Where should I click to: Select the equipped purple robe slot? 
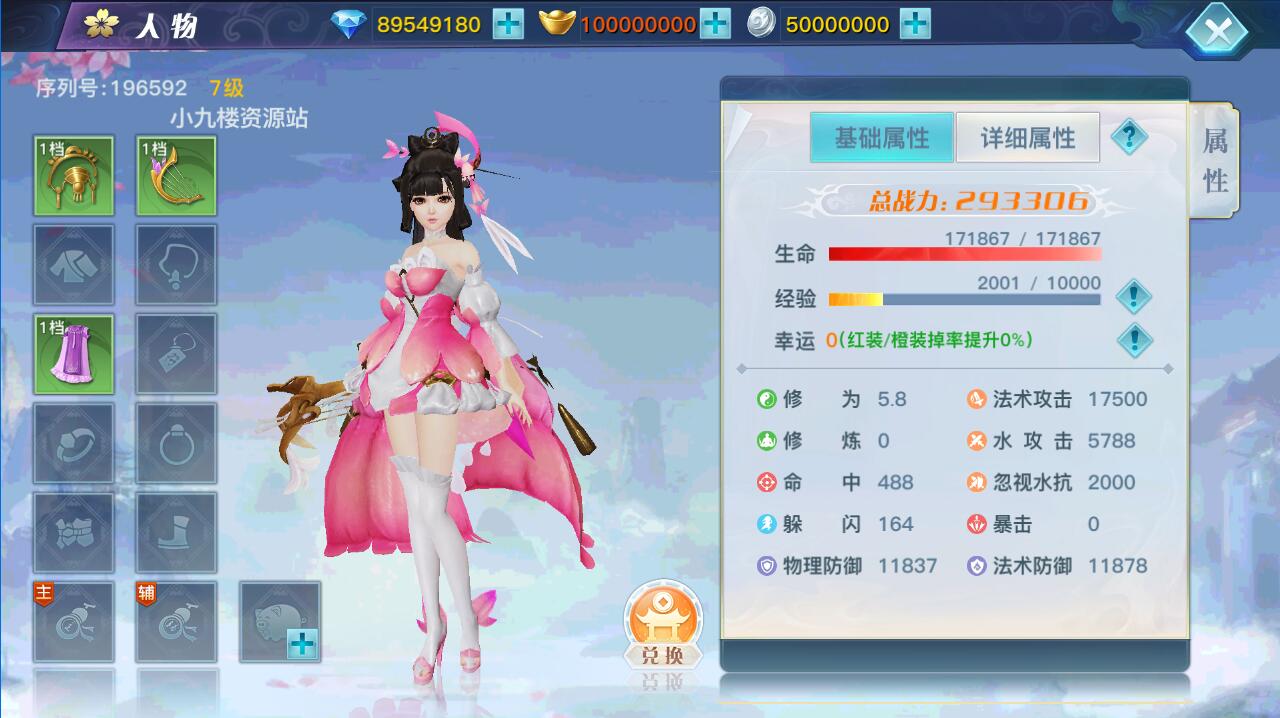(x=74, y=354)
